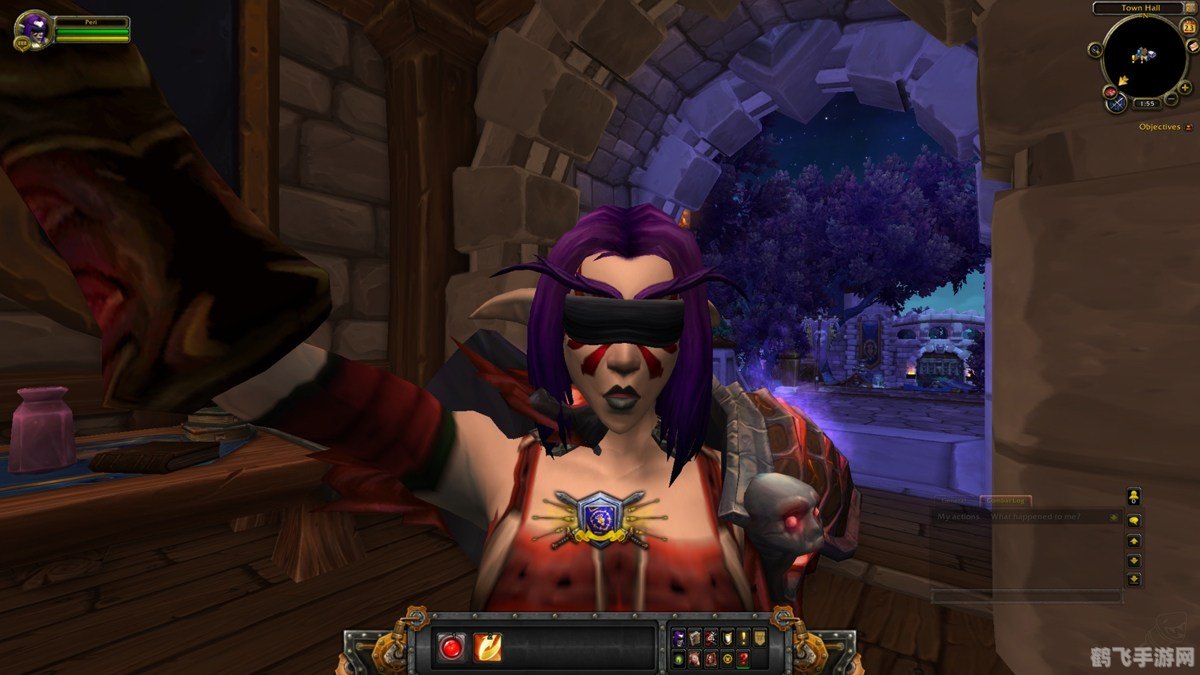Image resolution: width=1200 pixels, height=675 pixels.
Task: Open the chat speech bubble menu
Action: coord(1133,520)
